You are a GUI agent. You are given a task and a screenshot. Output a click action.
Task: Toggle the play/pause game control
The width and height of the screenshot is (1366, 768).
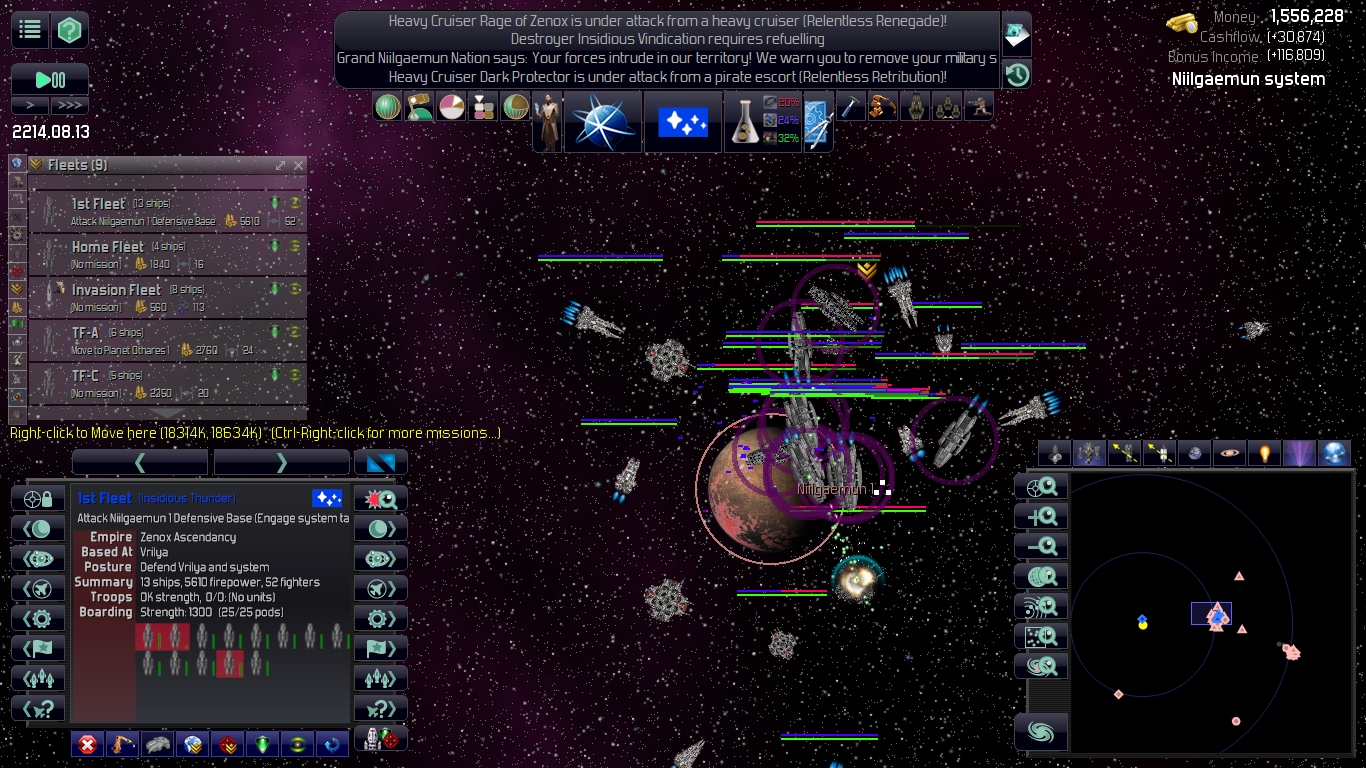[50, 80]
